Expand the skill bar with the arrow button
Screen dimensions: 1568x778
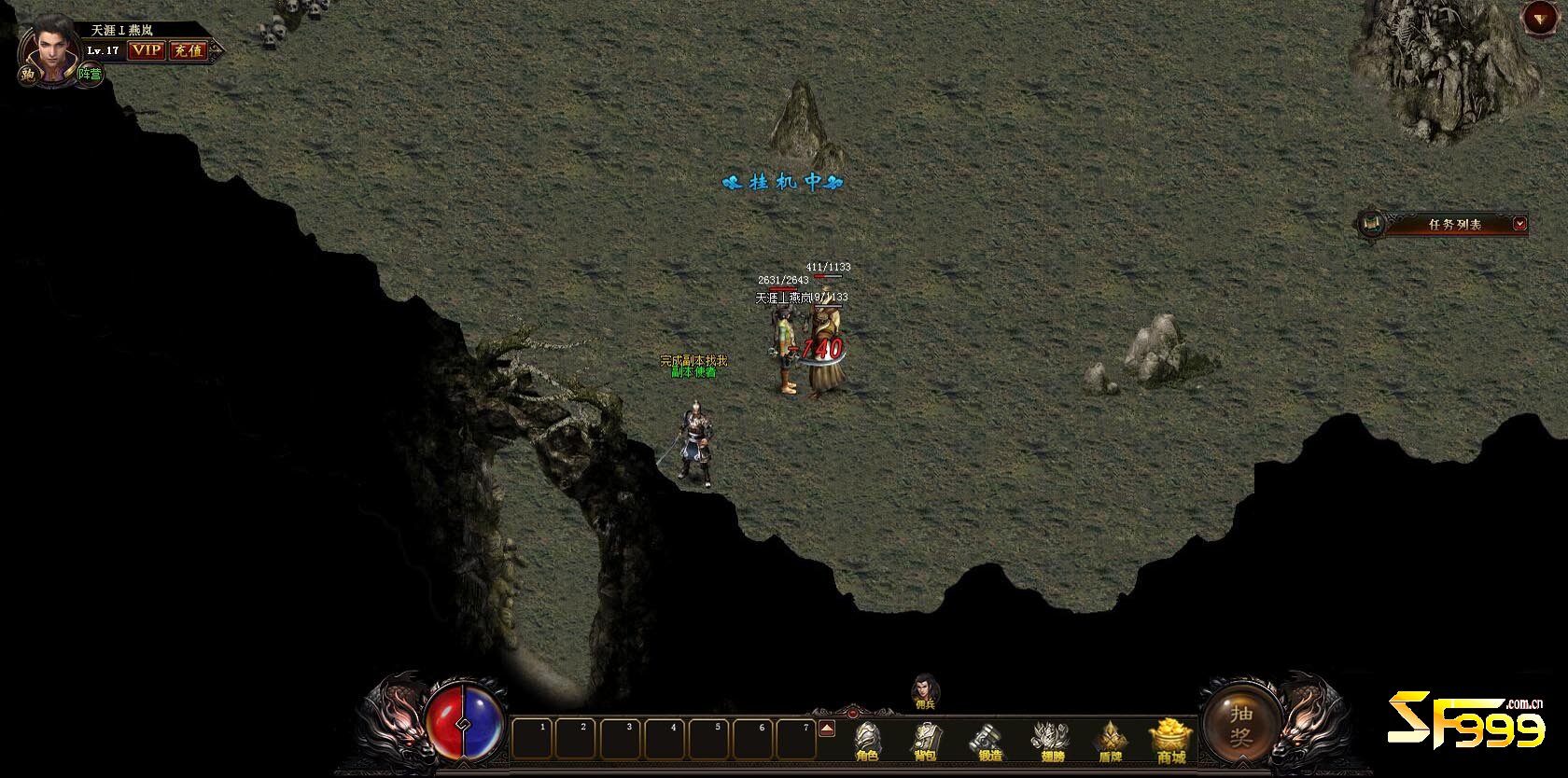point(826,729)
